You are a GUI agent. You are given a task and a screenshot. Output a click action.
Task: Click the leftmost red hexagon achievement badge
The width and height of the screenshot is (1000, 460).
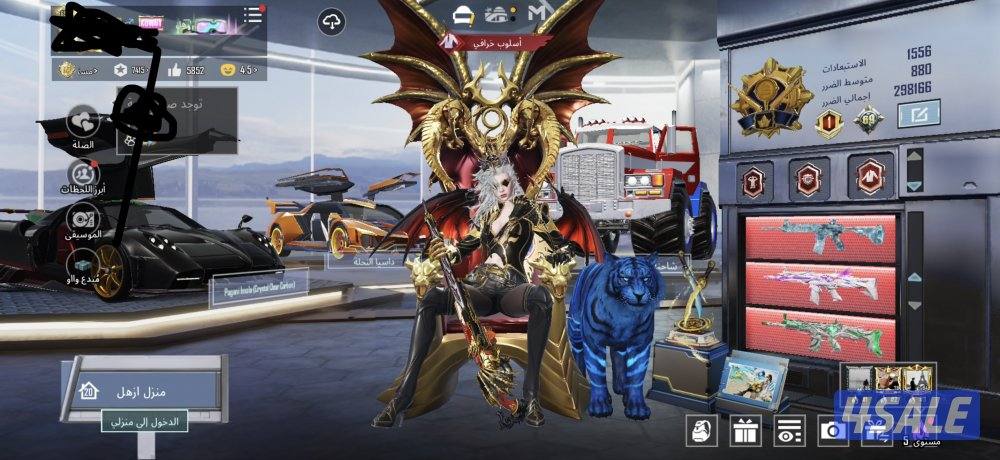pos(755,176)
